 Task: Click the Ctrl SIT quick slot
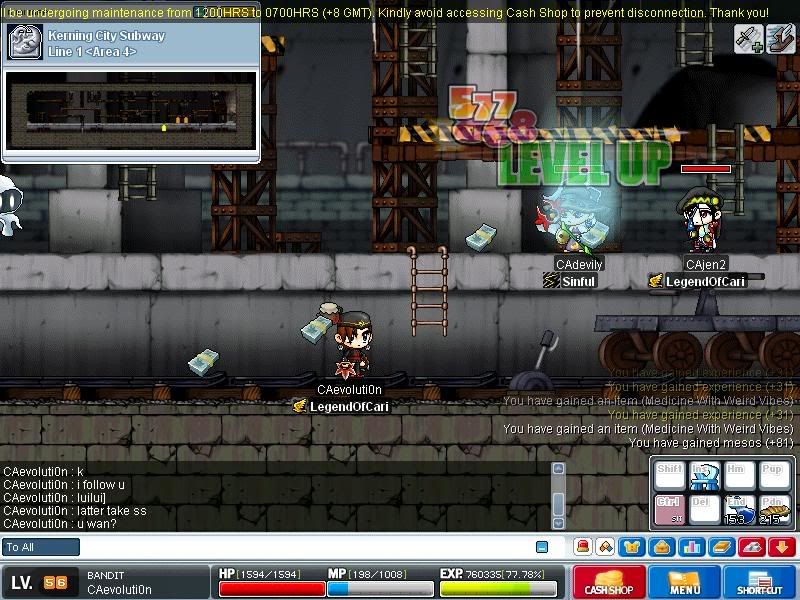click(669, 508)
